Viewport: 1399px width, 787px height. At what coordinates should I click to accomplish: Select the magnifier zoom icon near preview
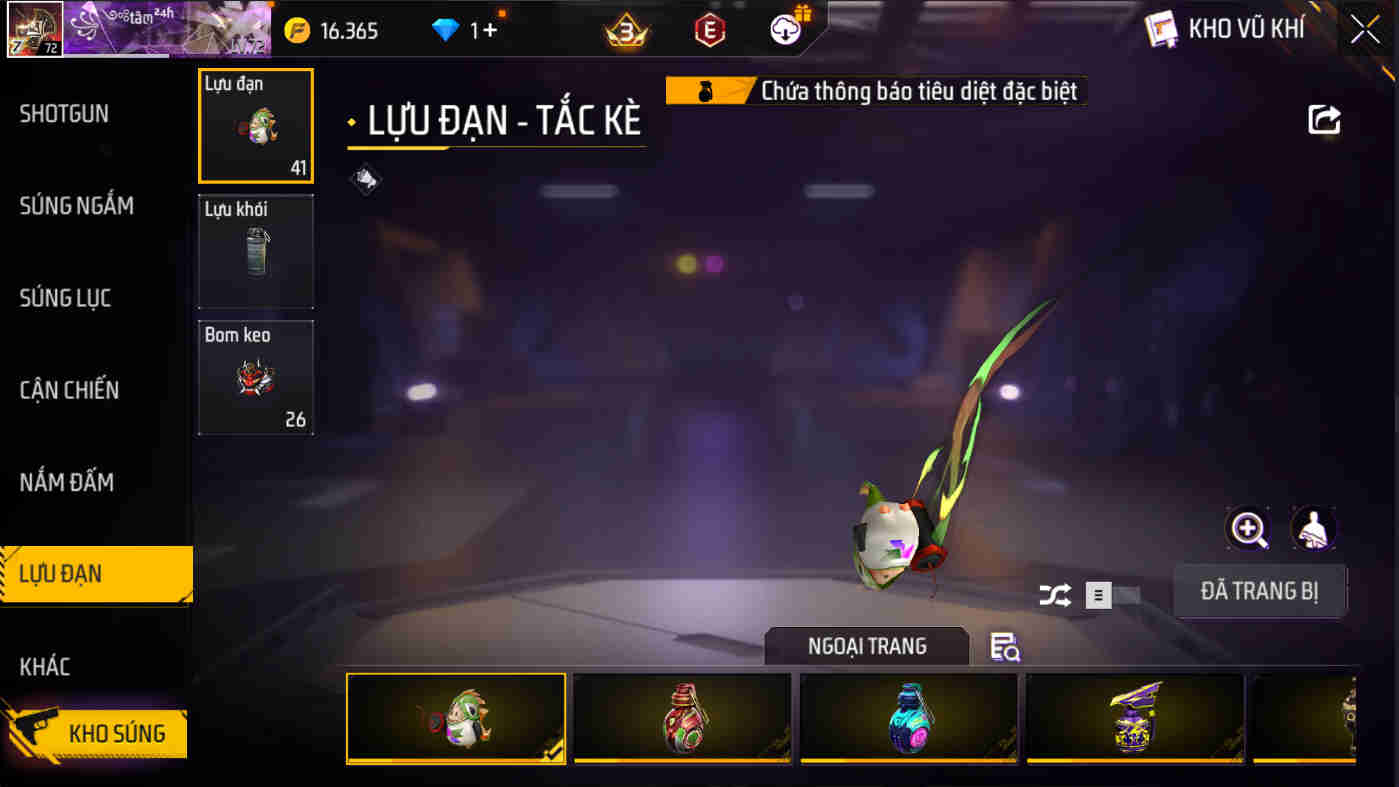click(x=1249, y=528)
